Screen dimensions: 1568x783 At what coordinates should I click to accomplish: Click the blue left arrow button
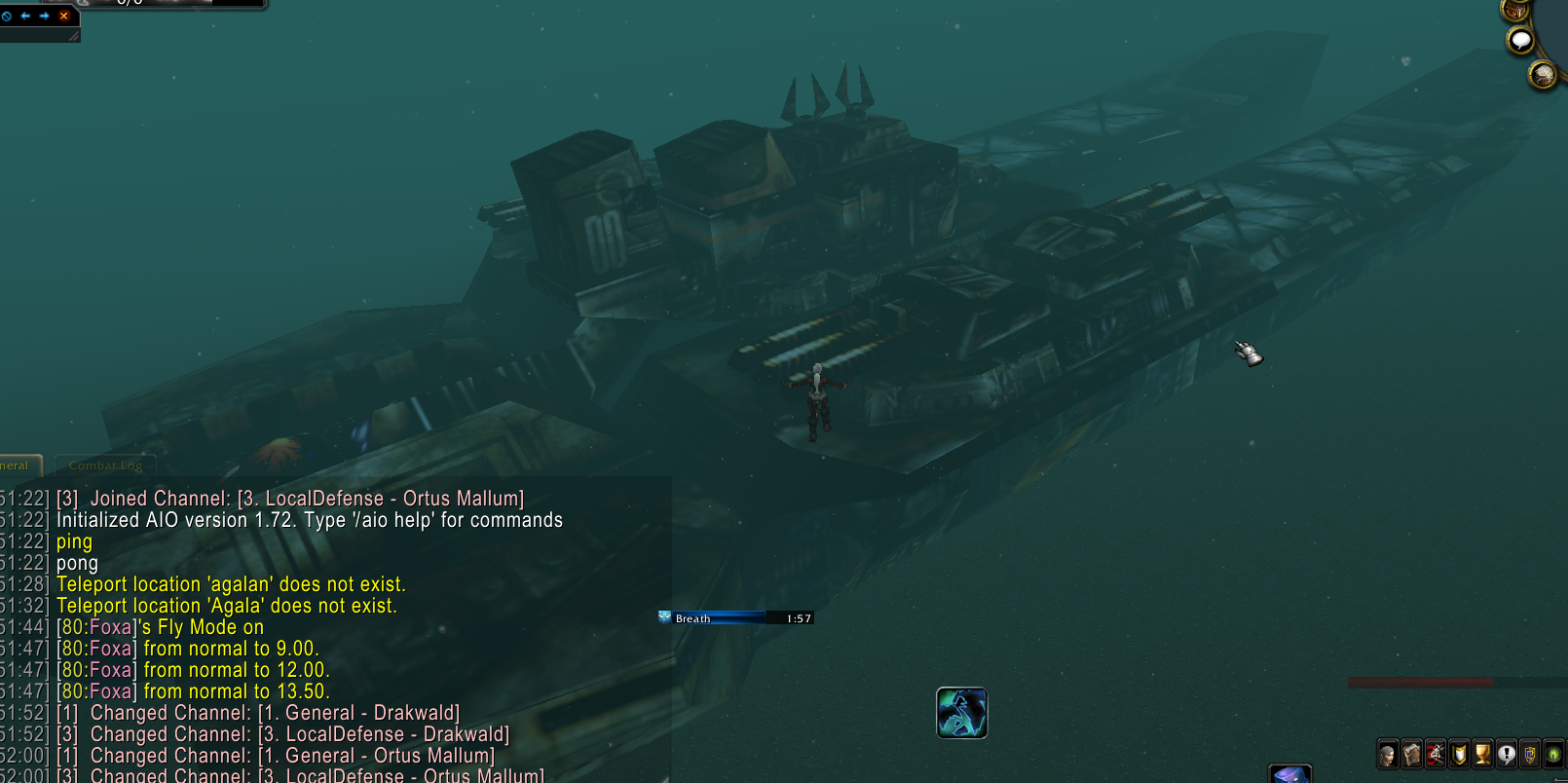pos(25,16)
